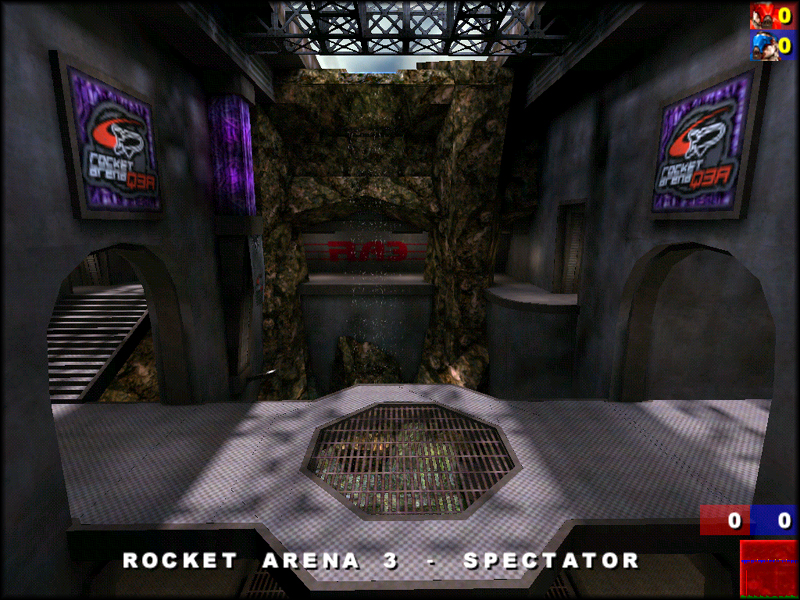Click the blue team player portrait
The width and height of the screenshot is (800, 600).
pyautogui.click(x=763, y=45)
